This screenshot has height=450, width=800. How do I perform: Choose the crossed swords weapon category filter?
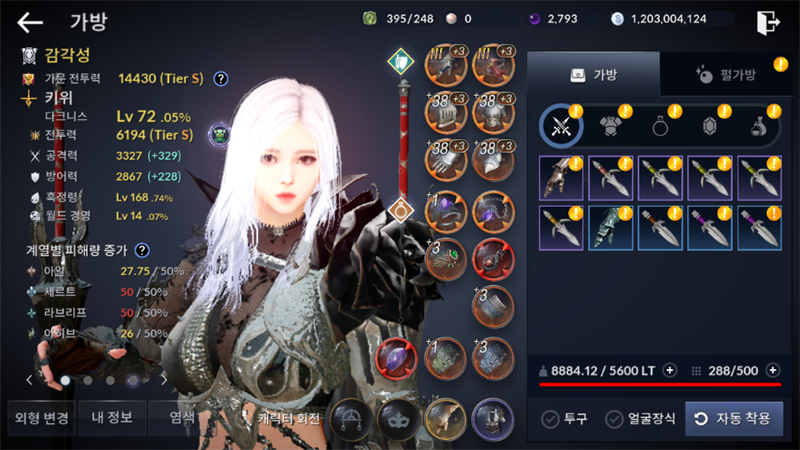click(562, 126)
